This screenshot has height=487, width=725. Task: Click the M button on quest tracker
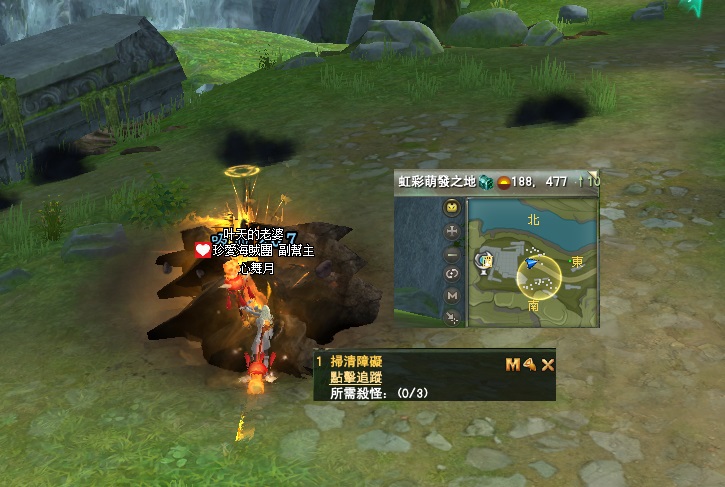click(x=512, y=365)
